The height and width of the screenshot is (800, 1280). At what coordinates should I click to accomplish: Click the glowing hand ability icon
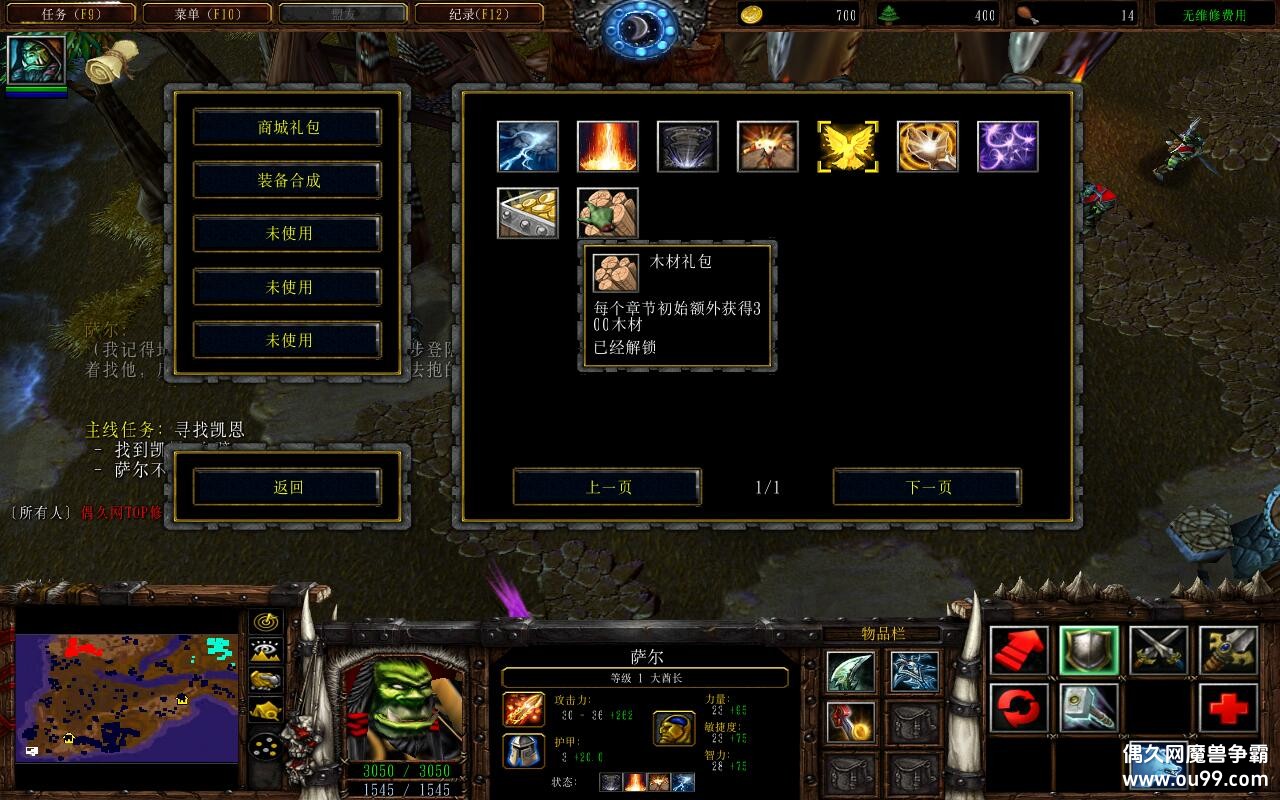point(927,147)
